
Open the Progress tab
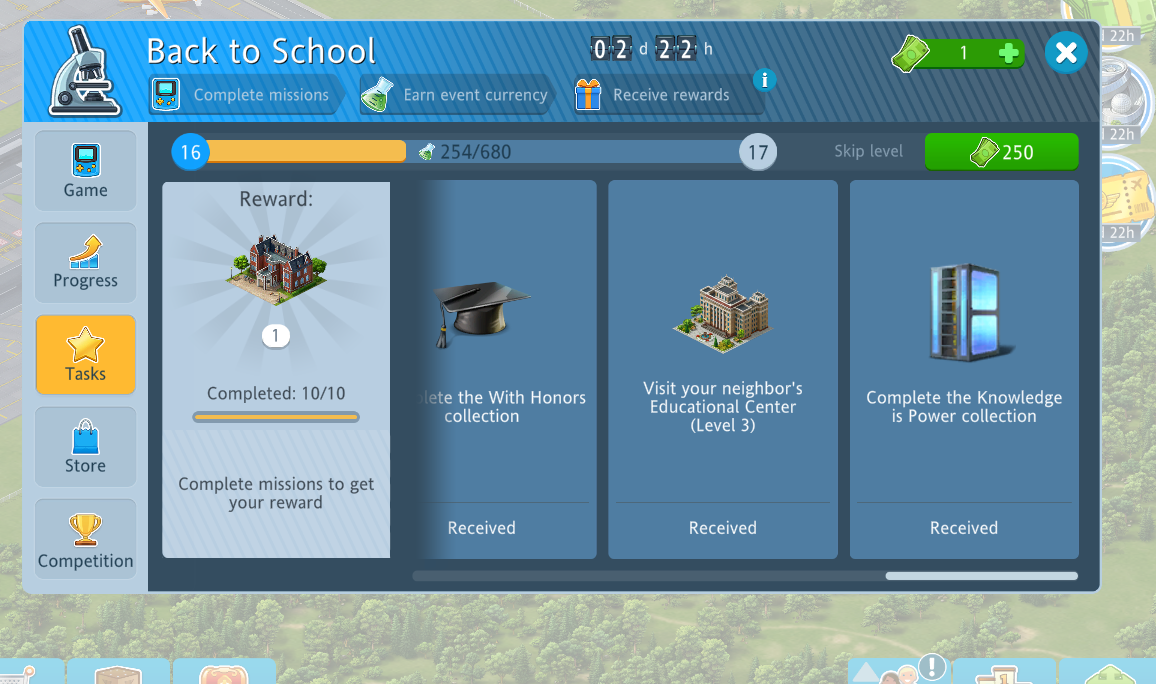86,263
